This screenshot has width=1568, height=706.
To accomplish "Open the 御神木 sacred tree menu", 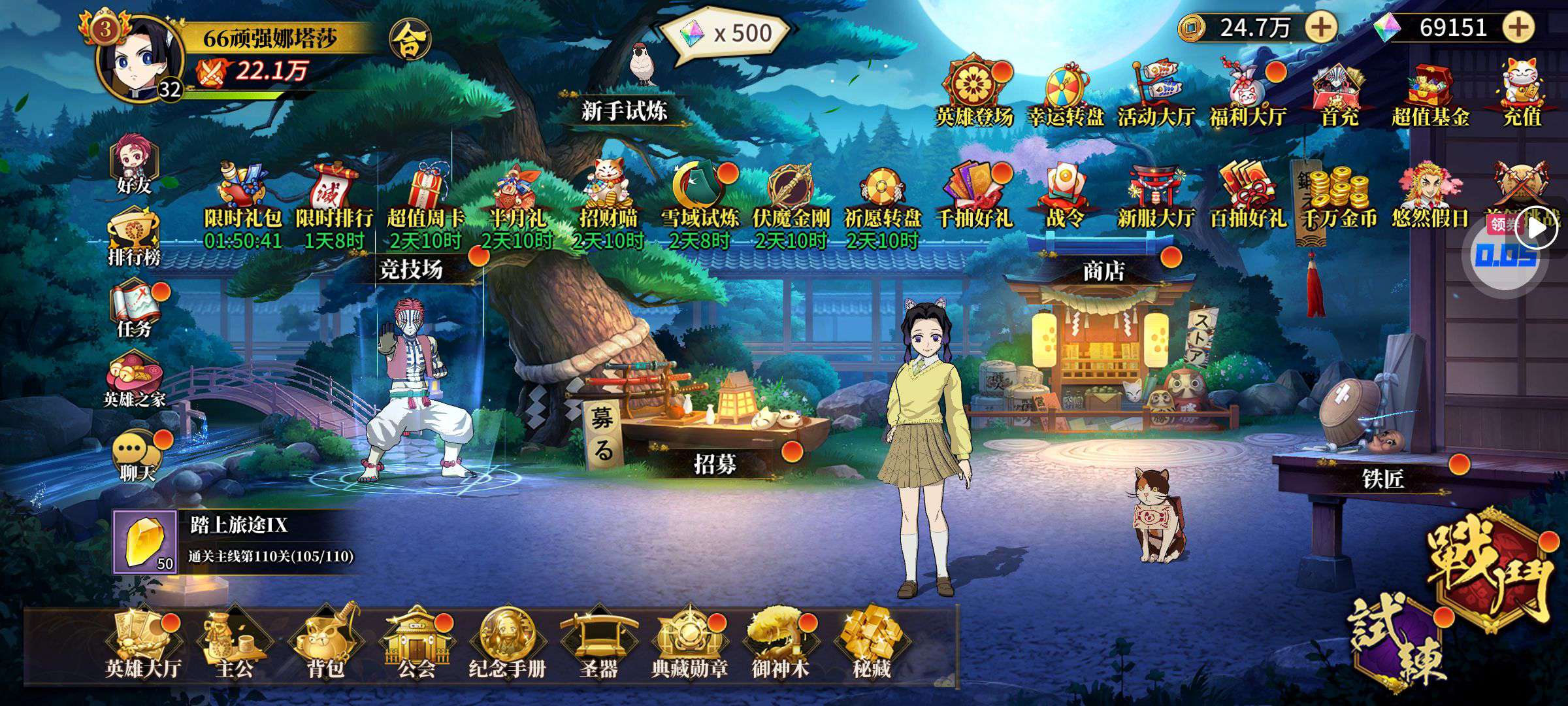I will coord(780,644).
